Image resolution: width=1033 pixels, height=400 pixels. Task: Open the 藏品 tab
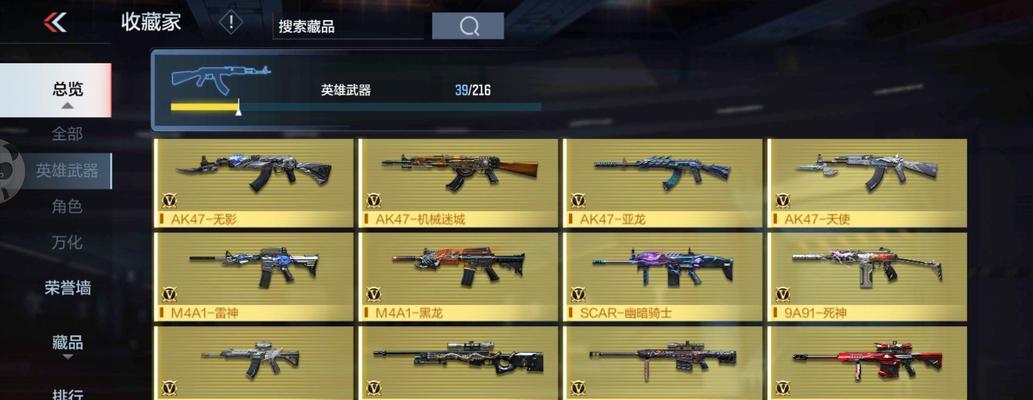(67, 342)
